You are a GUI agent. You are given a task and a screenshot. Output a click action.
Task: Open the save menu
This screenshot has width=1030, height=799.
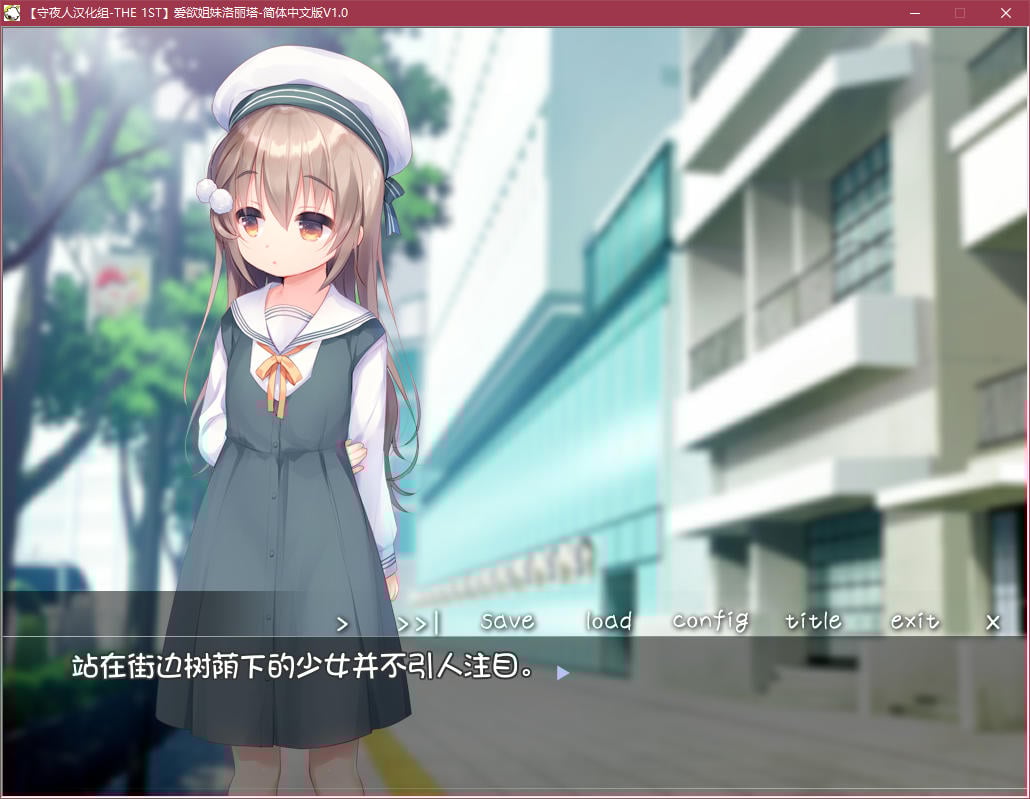tap(507, 621)
